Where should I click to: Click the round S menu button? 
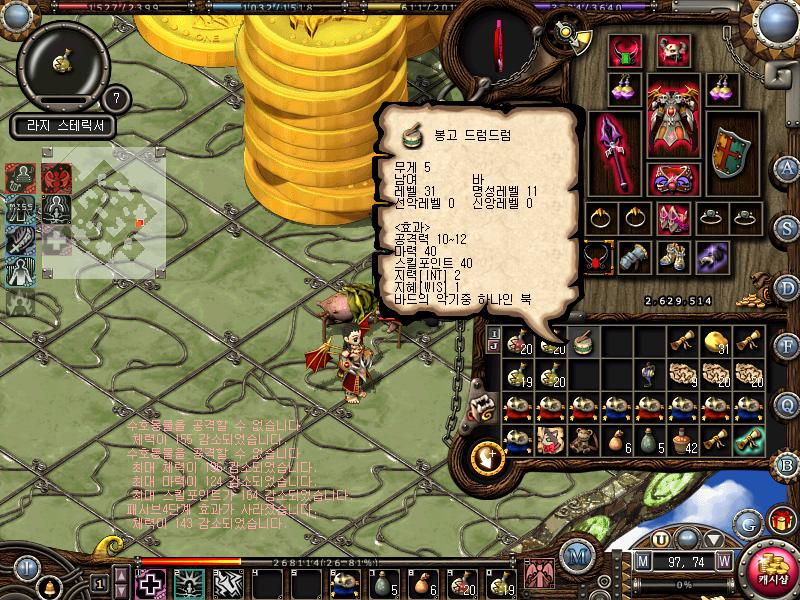pyautogui.click(x=787, y=227)
